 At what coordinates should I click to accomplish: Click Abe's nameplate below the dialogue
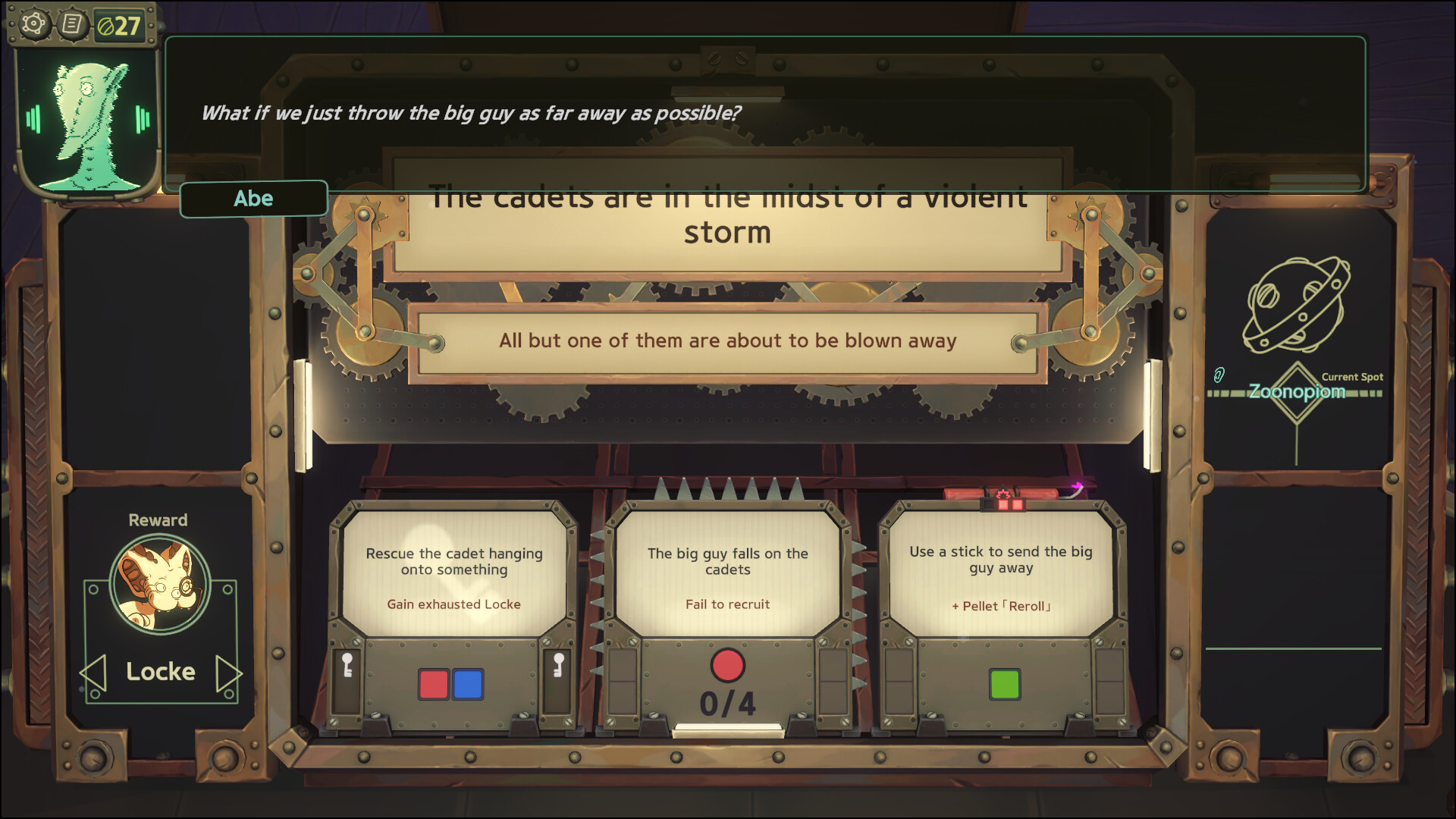point(254,199)
